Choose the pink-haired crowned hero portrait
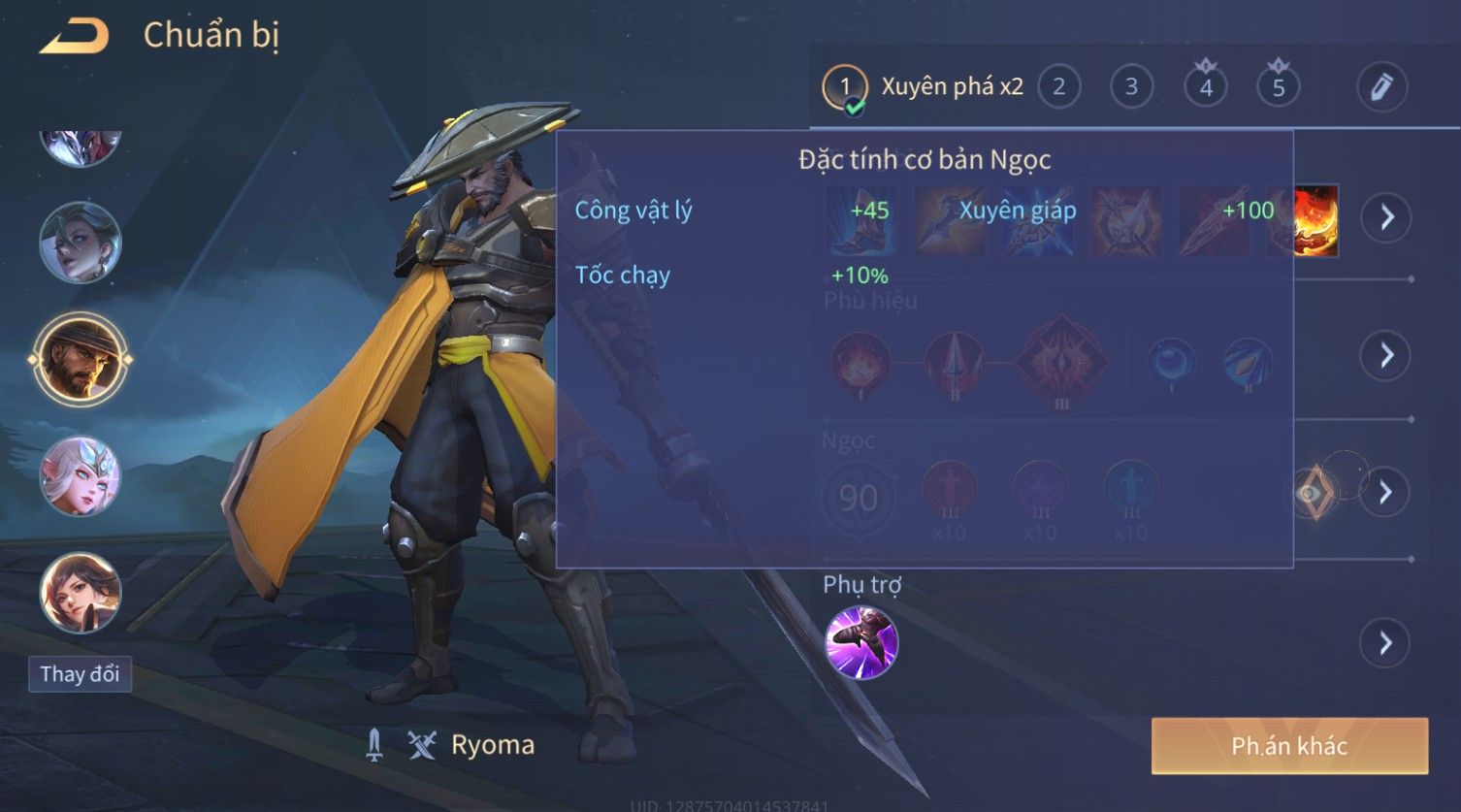Viewport: 1461px width, 812px height. 80,475
